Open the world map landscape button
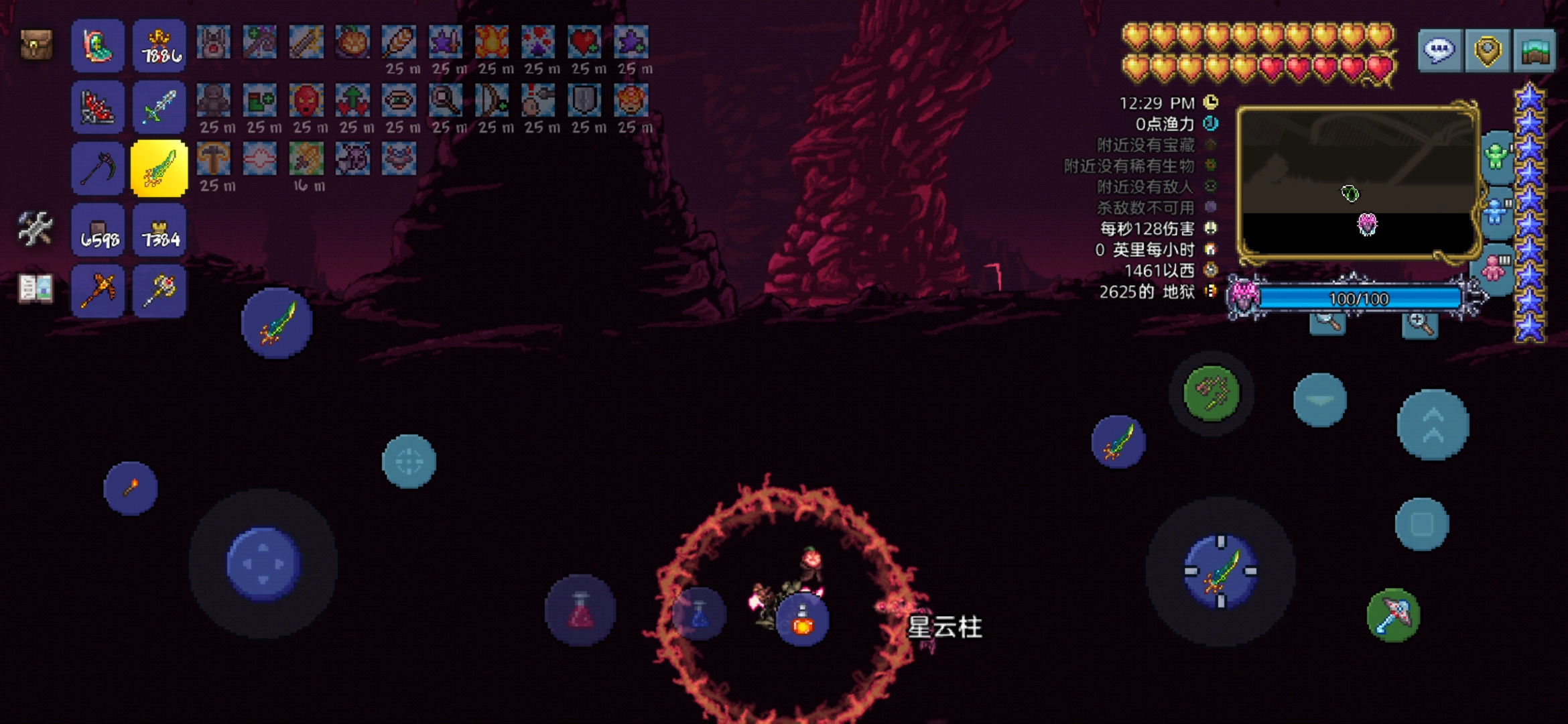 point(1534,50)
